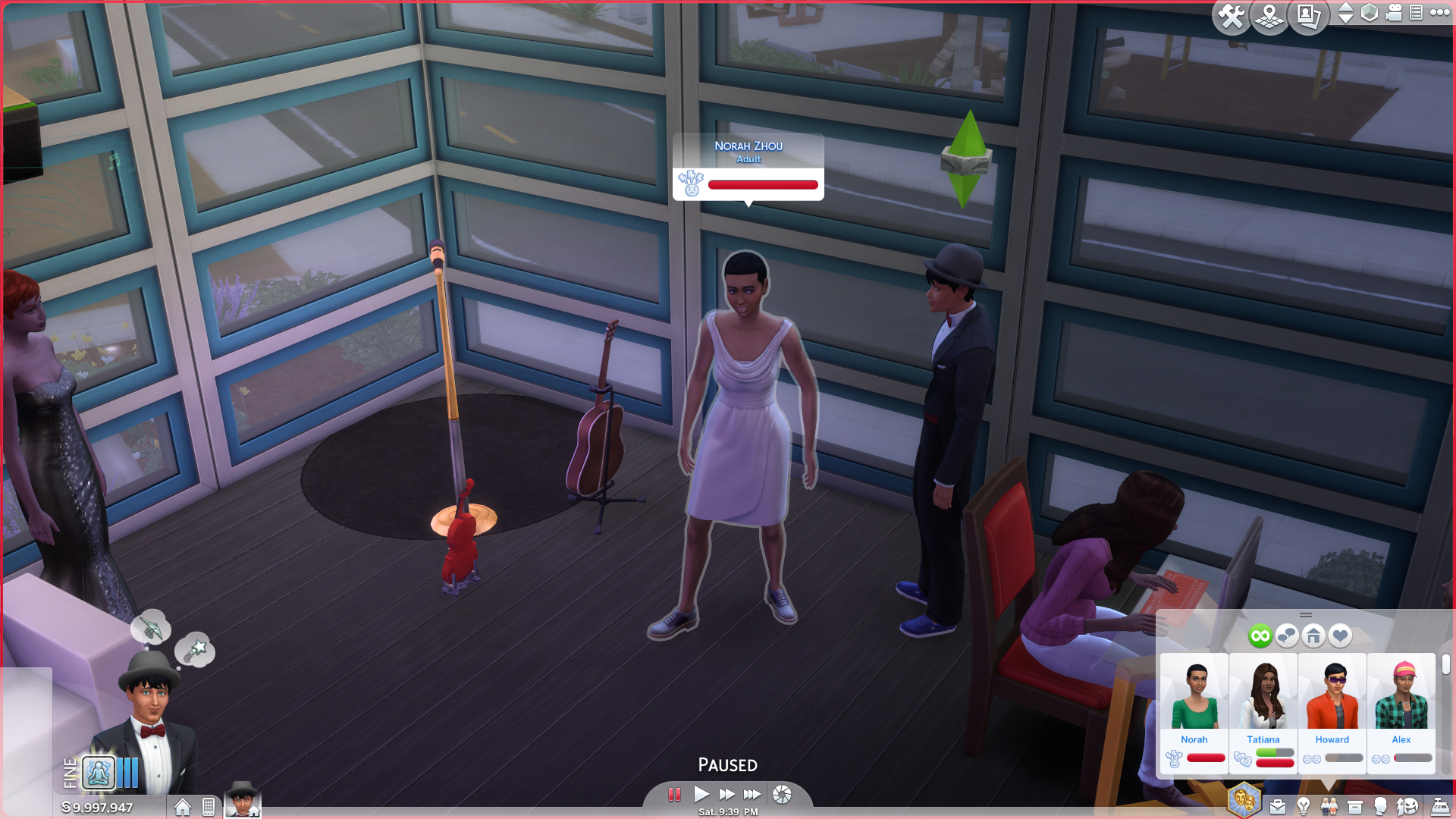Filter relationships by household house icon
1456x819 pixels.
point(1313,635)
